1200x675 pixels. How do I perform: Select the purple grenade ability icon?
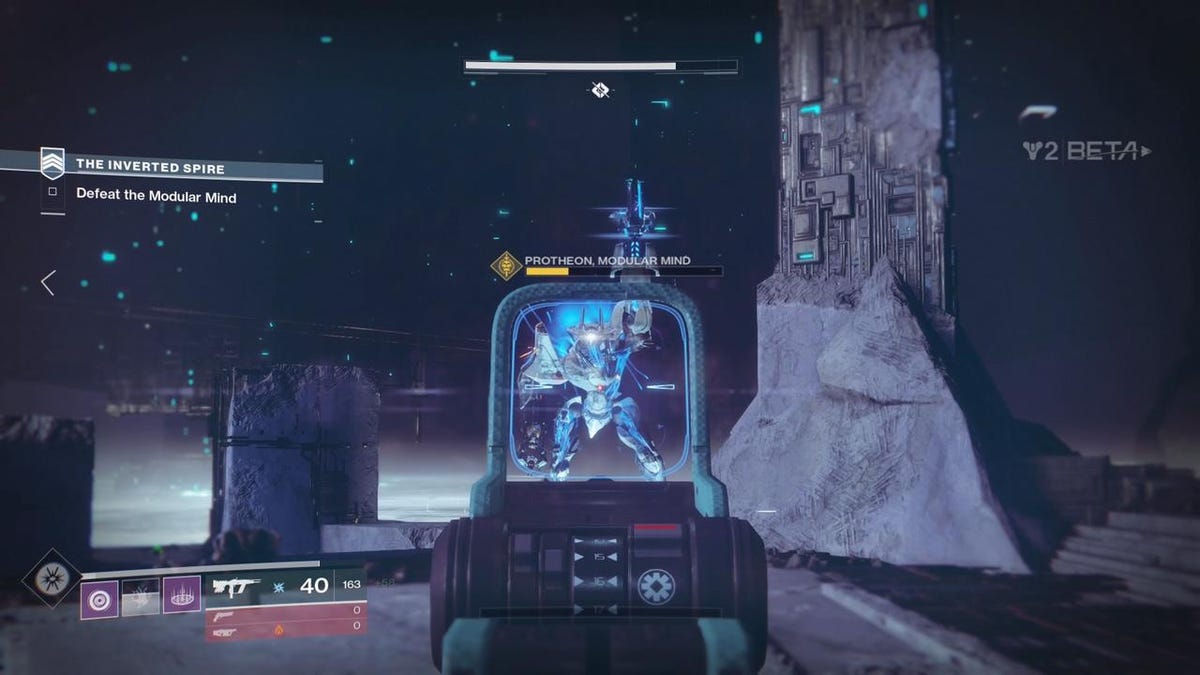tap(99, 600)
